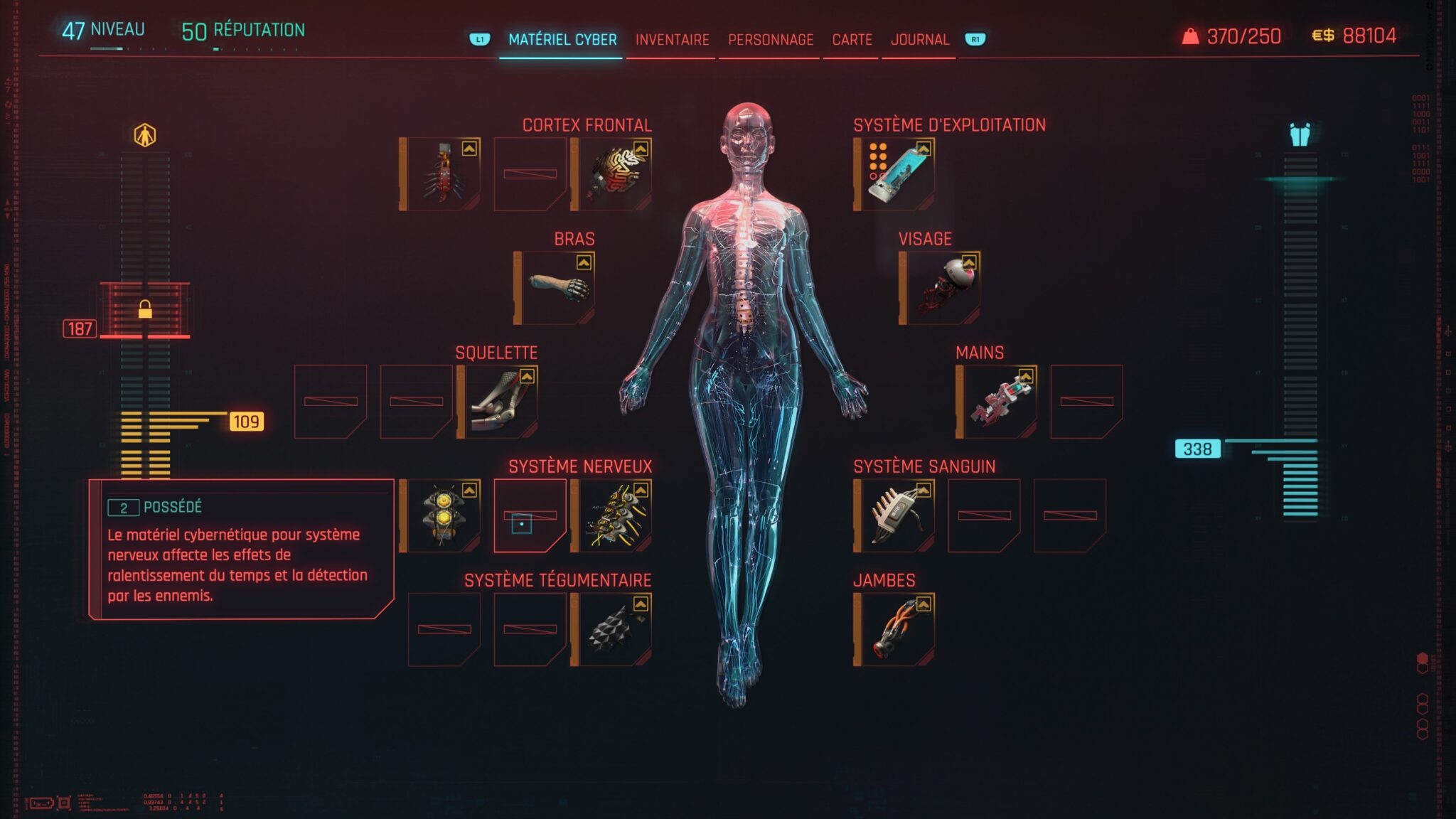Open the empty Système Nerveux middle slot
The height and width of the screenshot is (819, 1456).
pyautogui.click(x=530, y=516)
